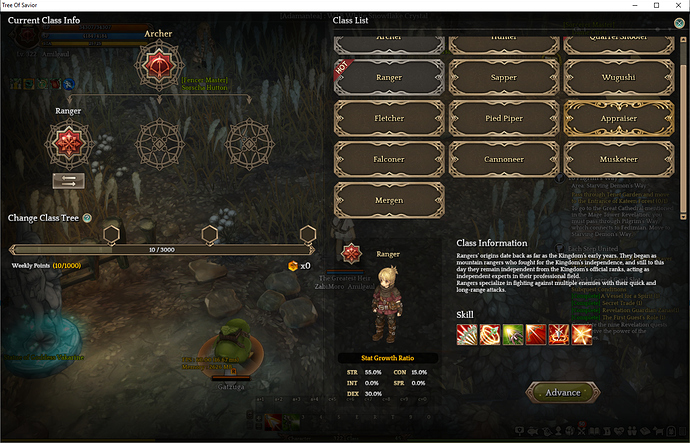The width and height of the screenshot is (690, 443).
Task: Select the Wugushi class
Action: 618,74
